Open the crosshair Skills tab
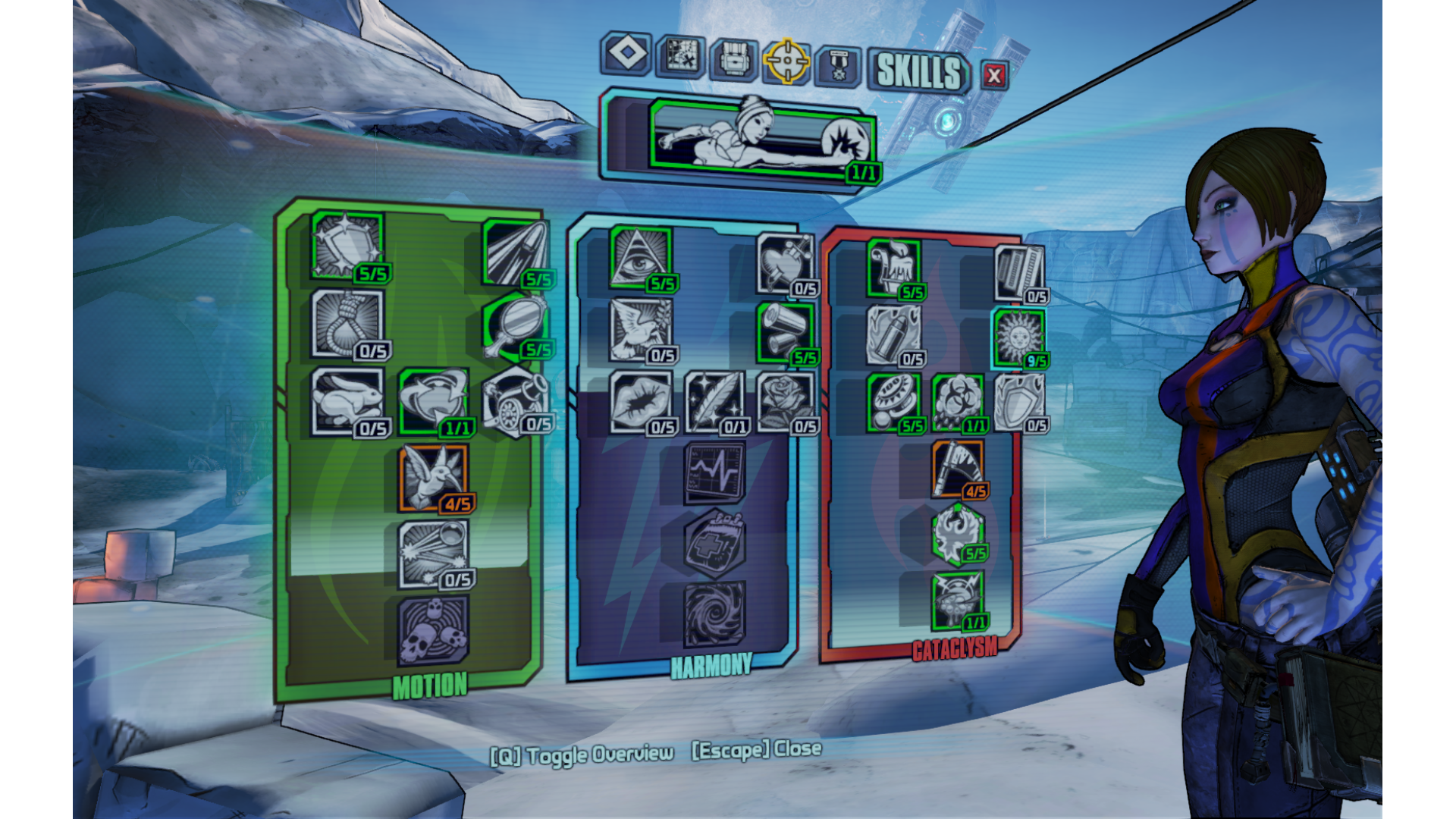 coord(786,61)
